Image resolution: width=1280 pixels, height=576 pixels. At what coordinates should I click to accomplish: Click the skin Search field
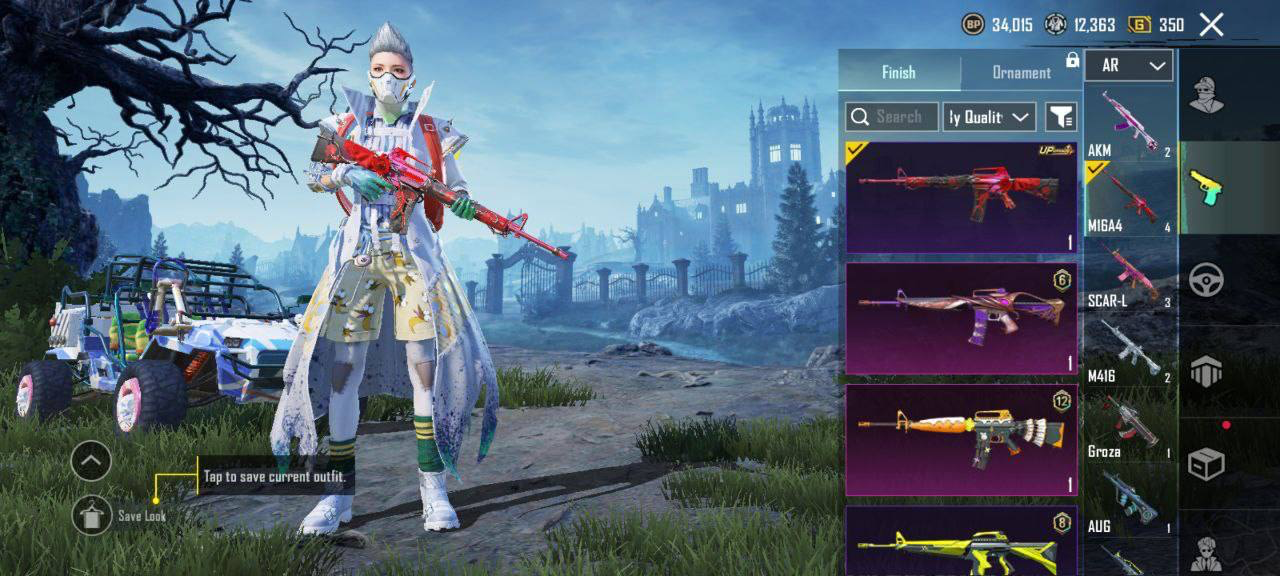click(x=891, y=117)
